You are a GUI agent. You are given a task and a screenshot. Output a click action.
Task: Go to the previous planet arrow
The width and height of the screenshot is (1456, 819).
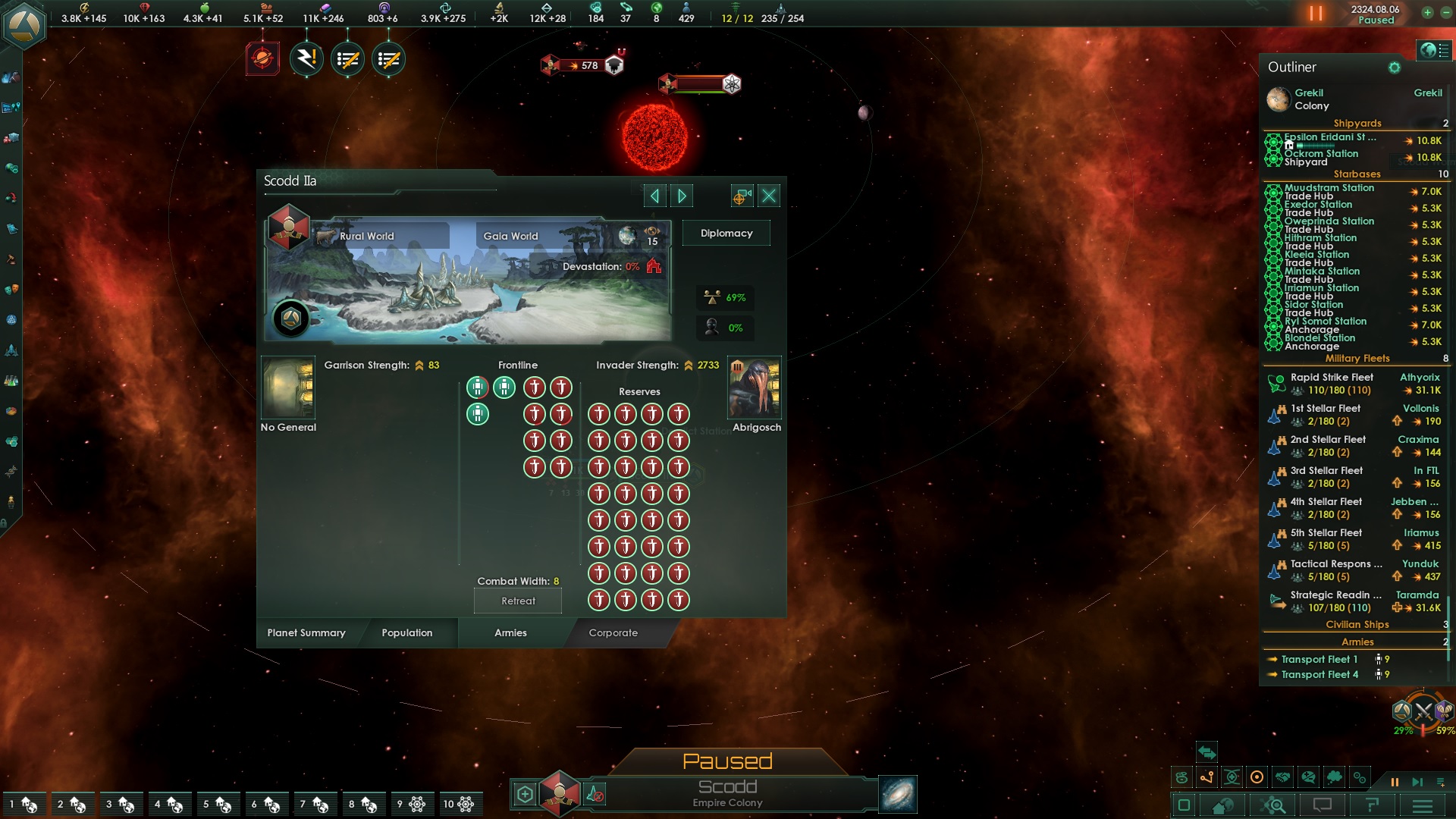click(654, 196)
